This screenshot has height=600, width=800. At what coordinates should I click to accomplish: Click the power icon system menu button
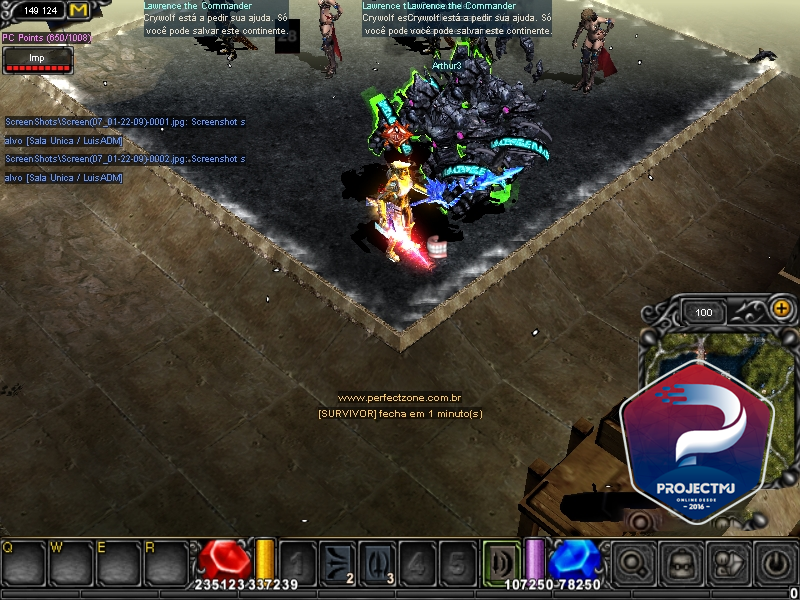click(774, 564)
